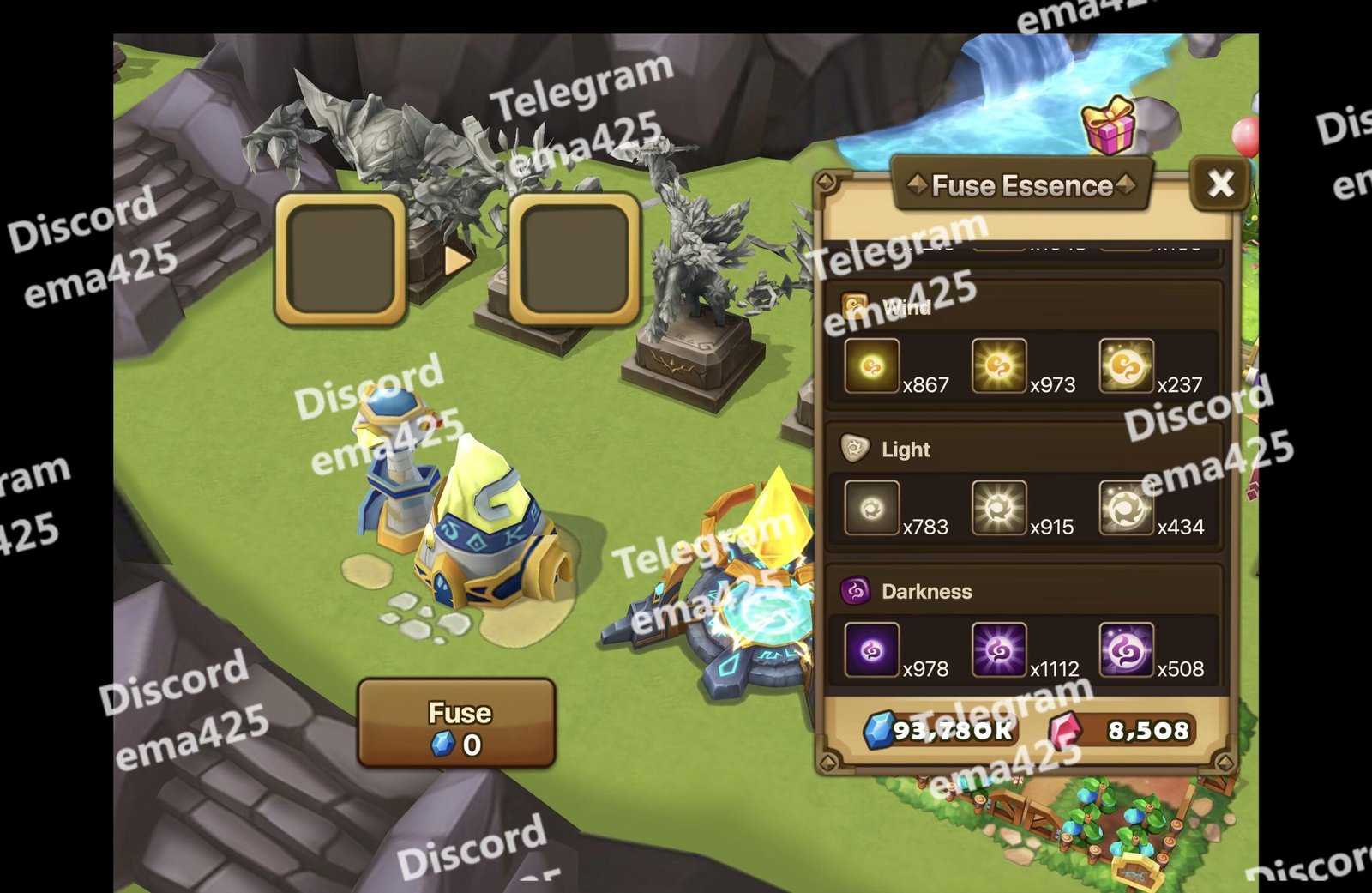
Task: Choose the high Light essence x434
Action: (x=1125, y=509)
